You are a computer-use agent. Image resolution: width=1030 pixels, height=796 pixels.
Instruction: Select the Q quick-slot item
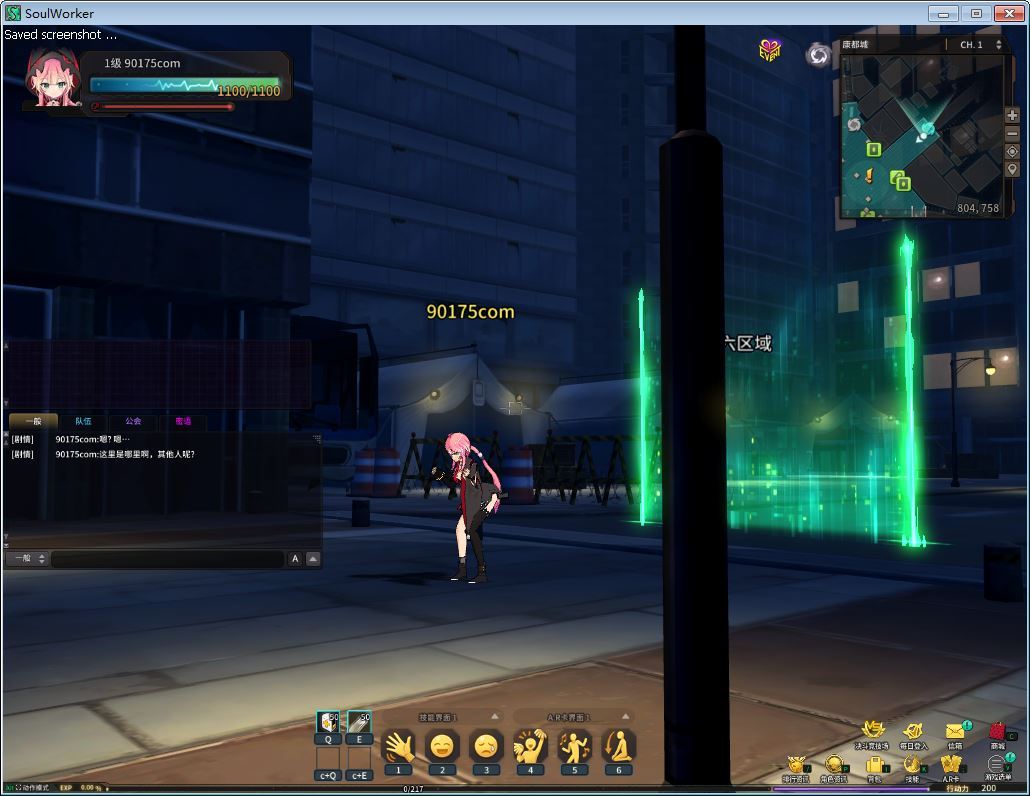click(x=328, y=723)
